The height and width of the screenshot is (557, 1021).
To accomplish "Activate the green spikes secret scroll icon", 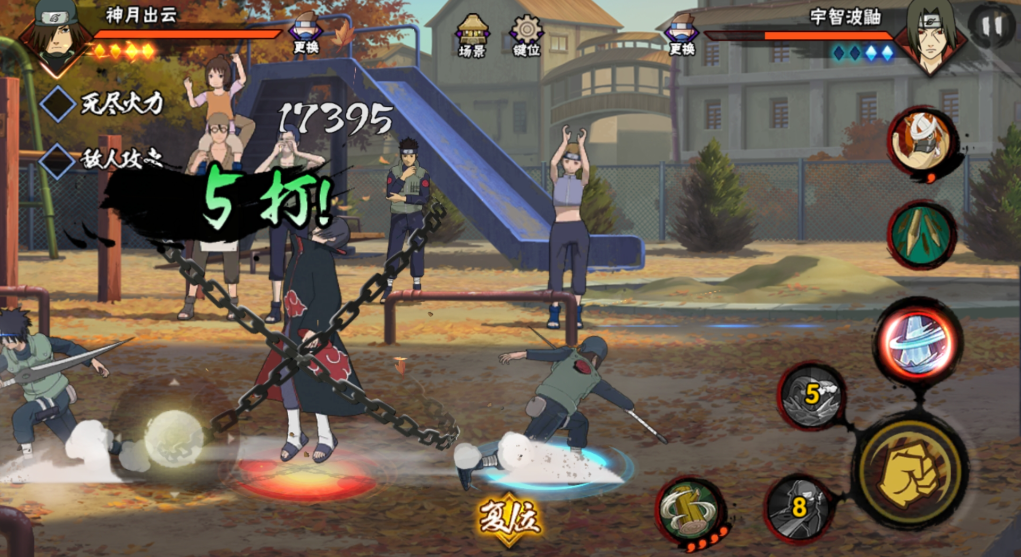I will coord(922,234).
